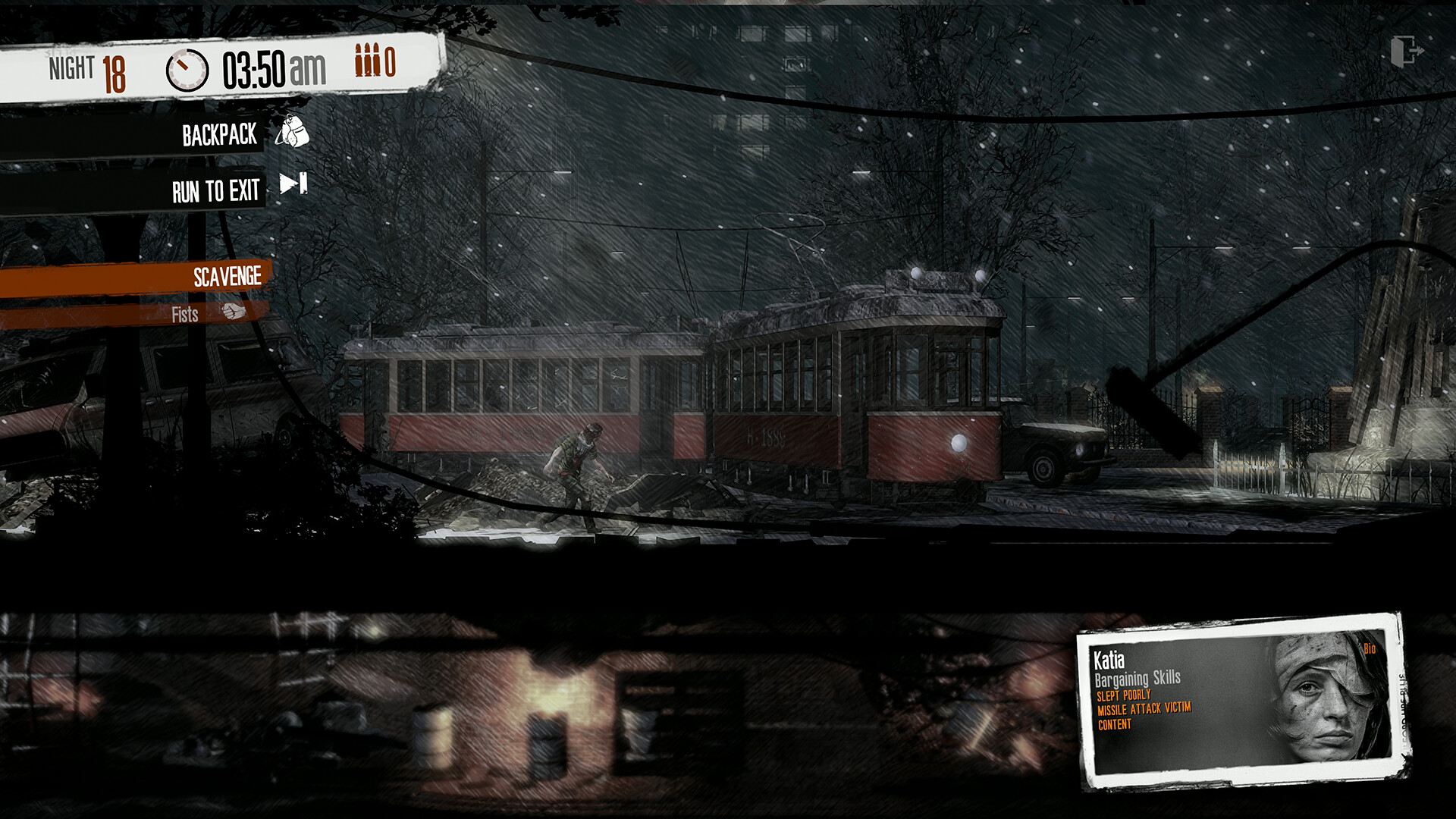Image resolution: width=1456 pixels, height=819 pixels.
Task: Select the Run to Exit command
Action: tap(215, 191)
